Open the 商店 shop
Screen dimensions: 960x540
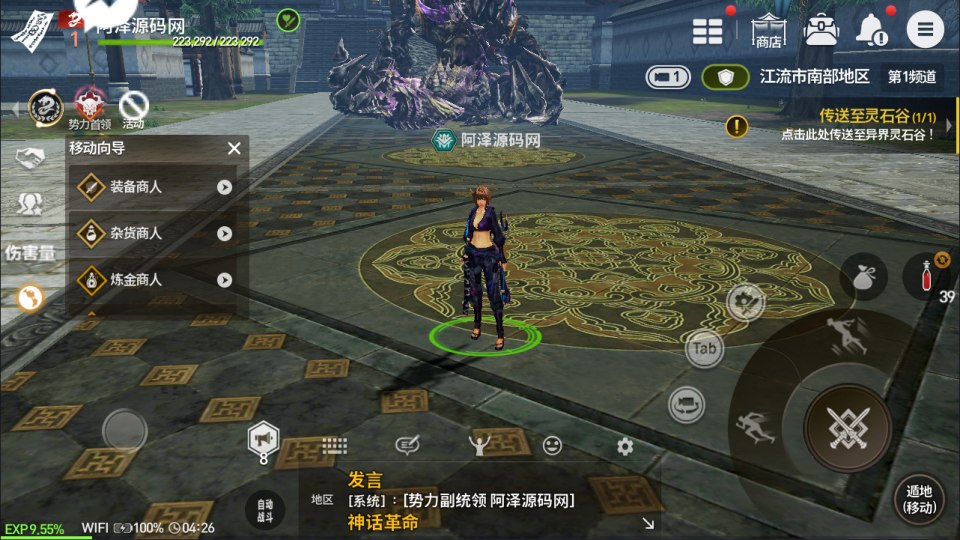pos(768,30)
